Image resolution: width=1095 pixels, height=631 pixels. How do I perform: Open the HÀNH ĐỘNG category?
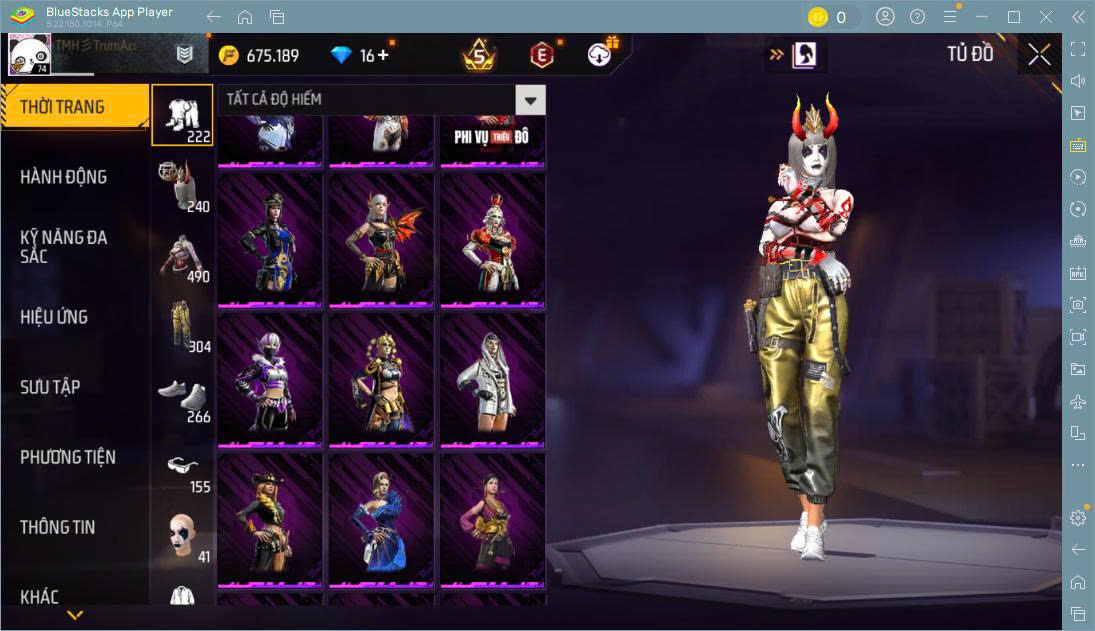(64, 177)
